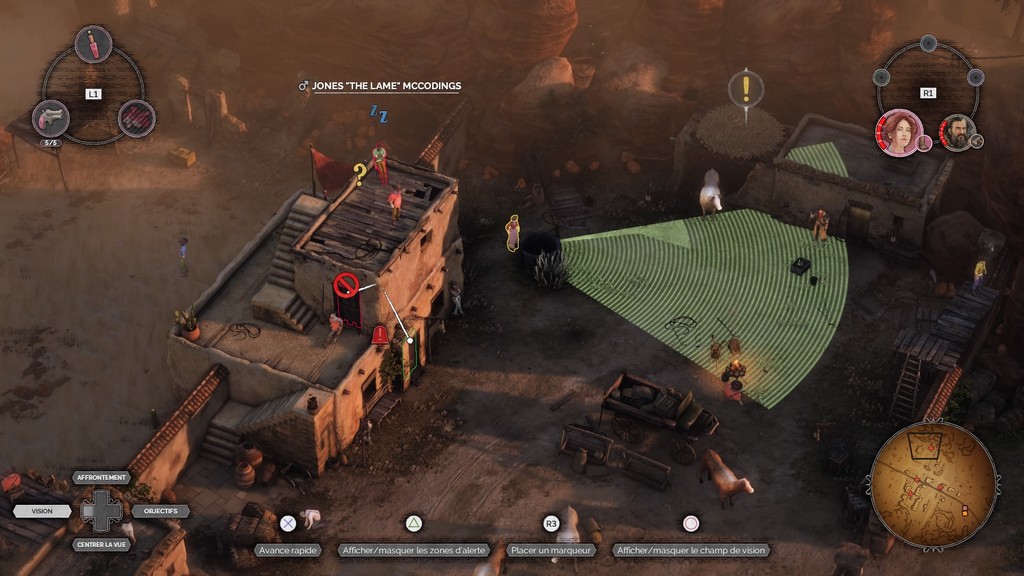Toggle Afficher/masquer le champ de vision

point(691,550)
